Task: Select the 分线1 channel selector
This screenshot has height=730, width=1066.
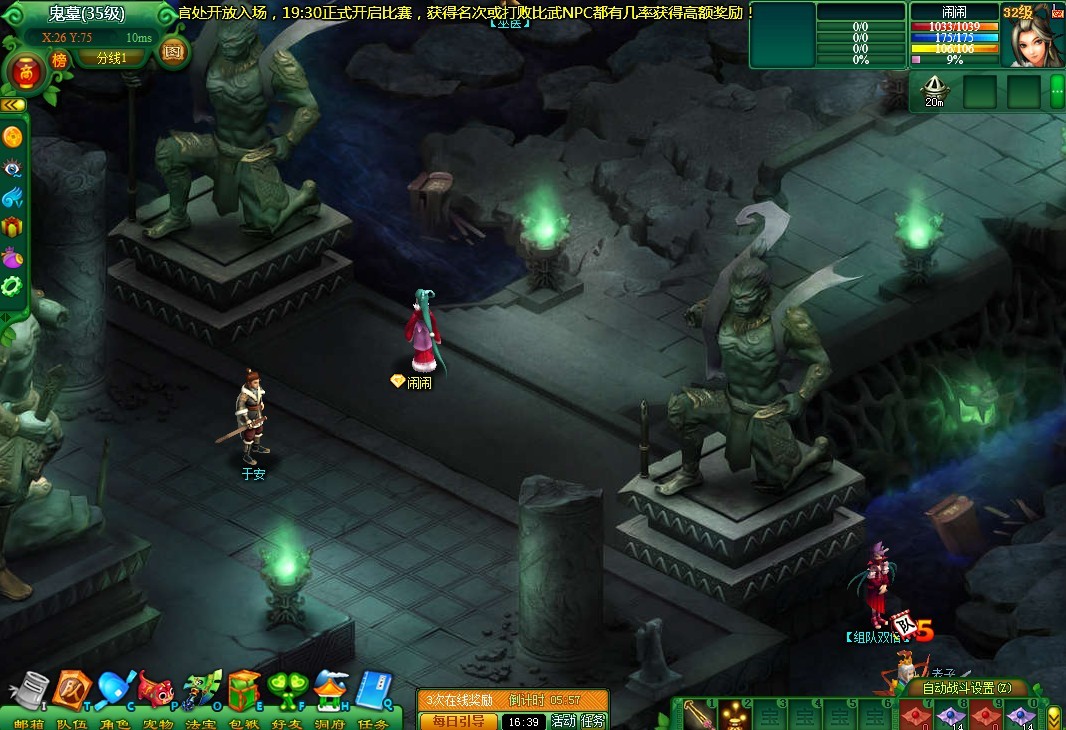Action: [110, 58]
